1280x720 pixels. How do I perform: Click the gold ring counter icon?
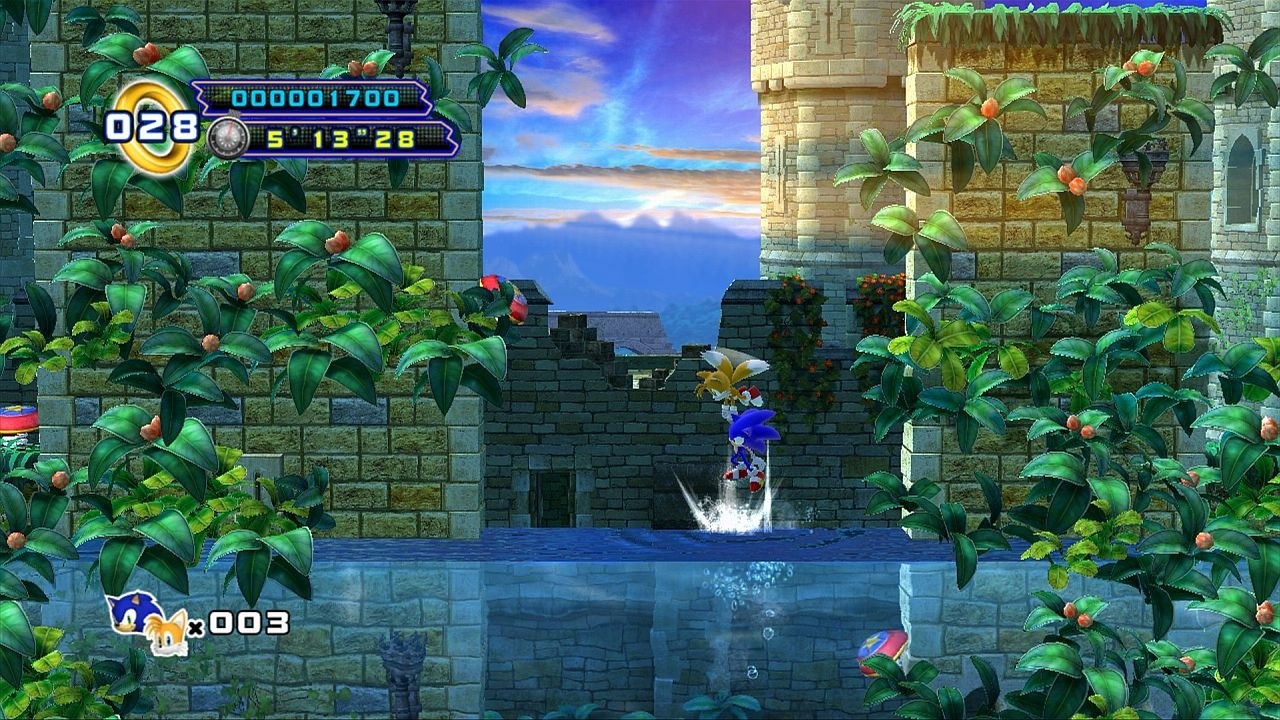coord(155,126)
